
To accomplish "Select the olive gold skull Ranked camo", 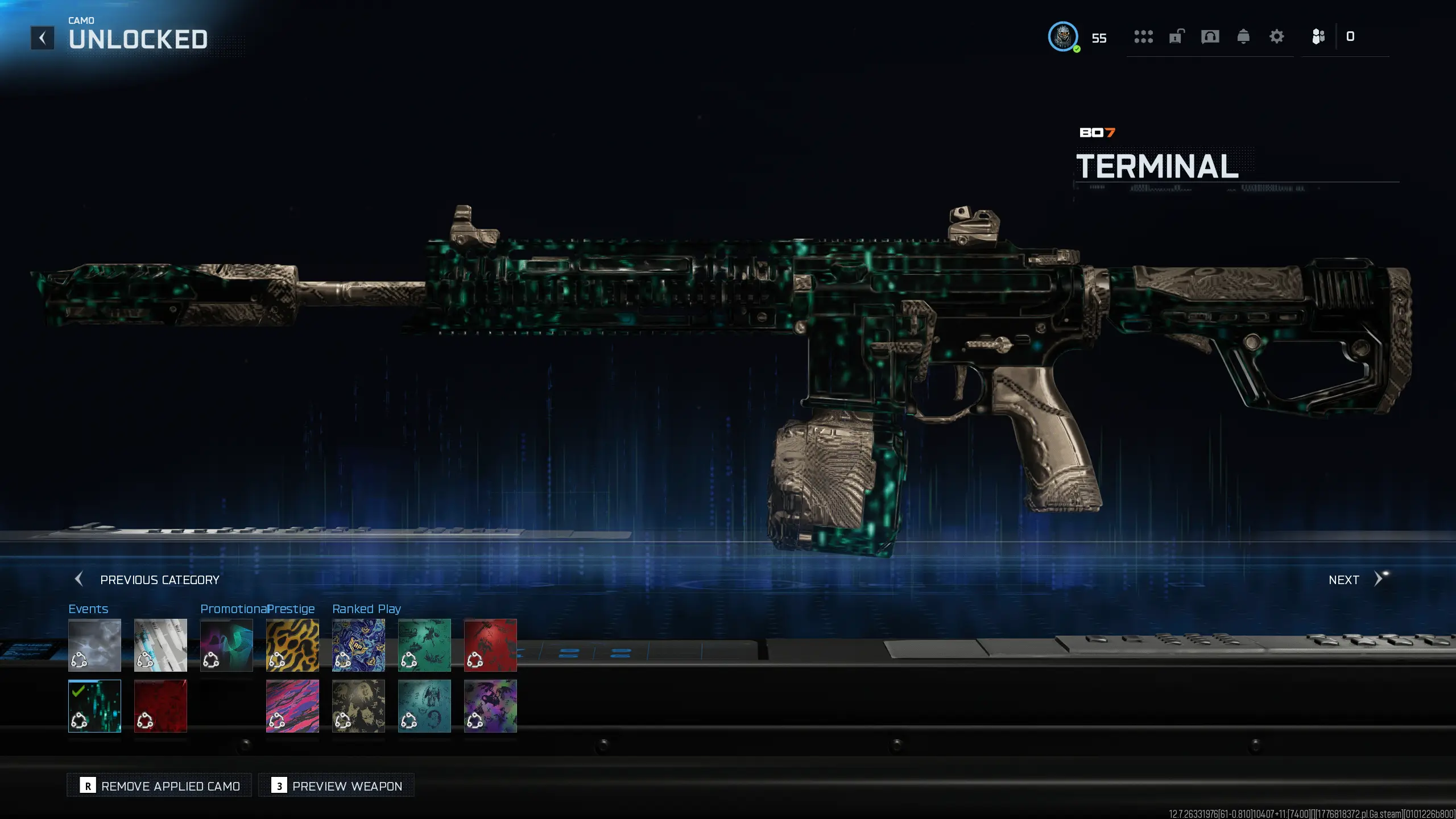I will (358, 706).
